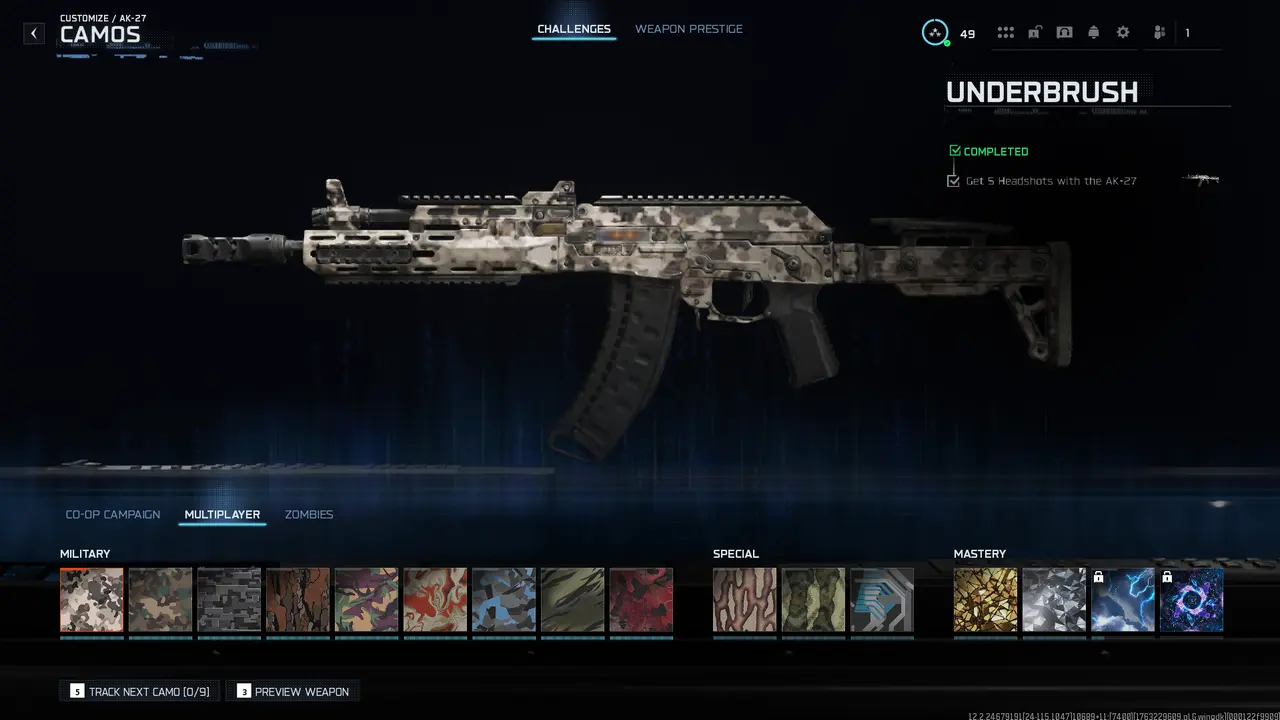Click the level 49 progress ring
Image resolution: width=1280 pixels, height=720 pixels.
click(x=935, y=32)
